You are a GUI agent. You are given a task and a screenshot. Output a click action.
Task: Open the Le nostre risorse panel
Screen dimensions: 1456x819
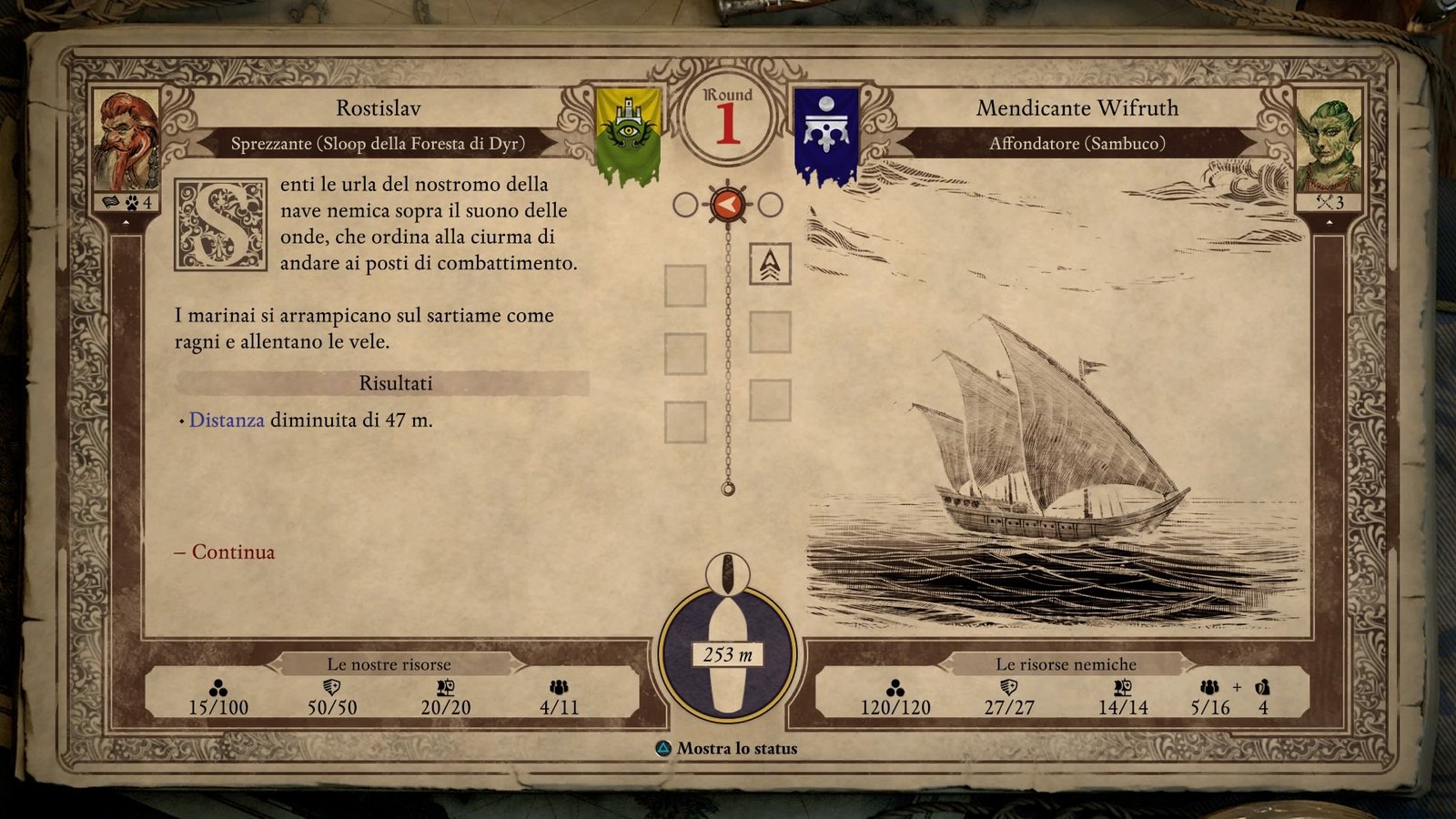(x=389, y=664)
